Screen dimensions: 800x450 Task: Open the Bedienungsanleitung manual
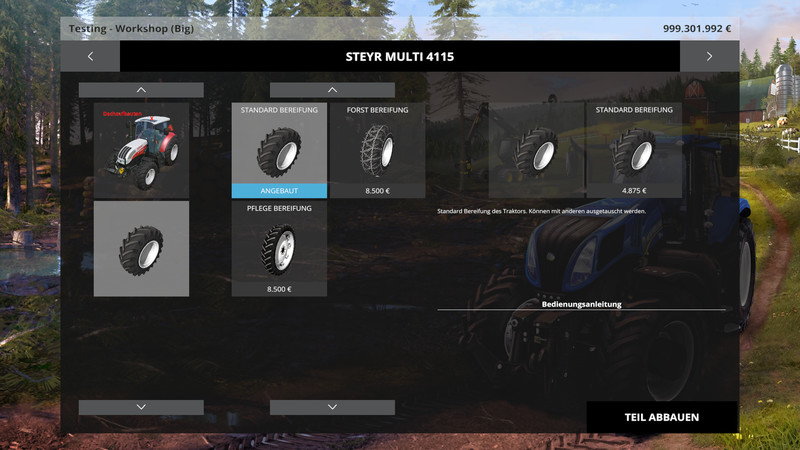[581, 303]
